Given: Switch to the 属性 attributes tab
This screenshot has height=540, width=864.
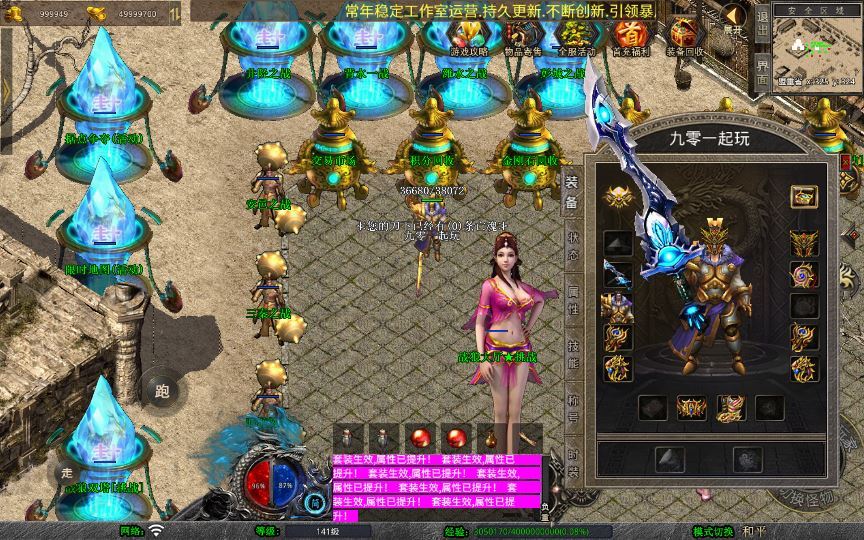Looking at the screenshot, I should 573,300.
